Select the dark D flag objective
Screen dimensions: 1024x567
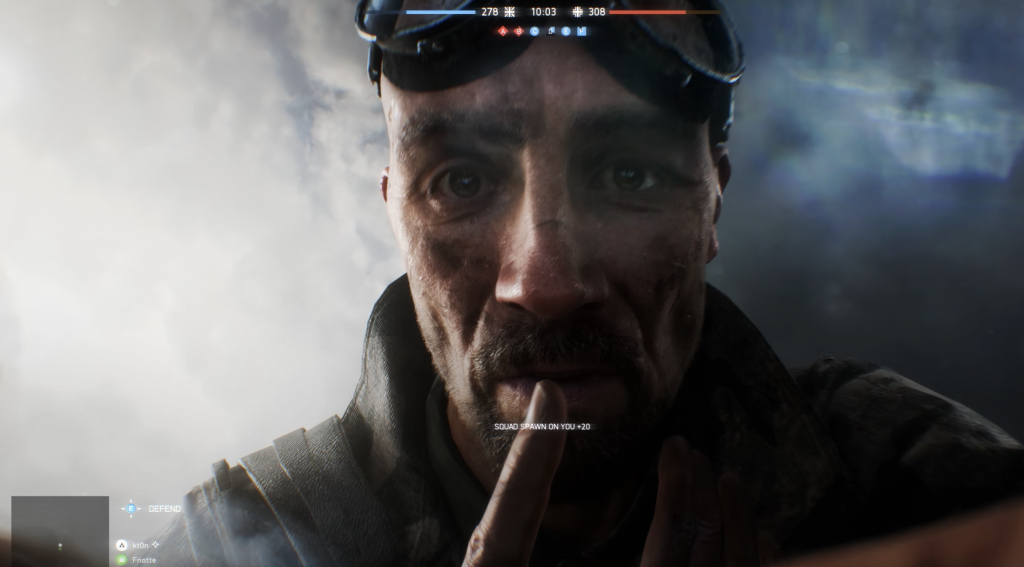[551, 31]
